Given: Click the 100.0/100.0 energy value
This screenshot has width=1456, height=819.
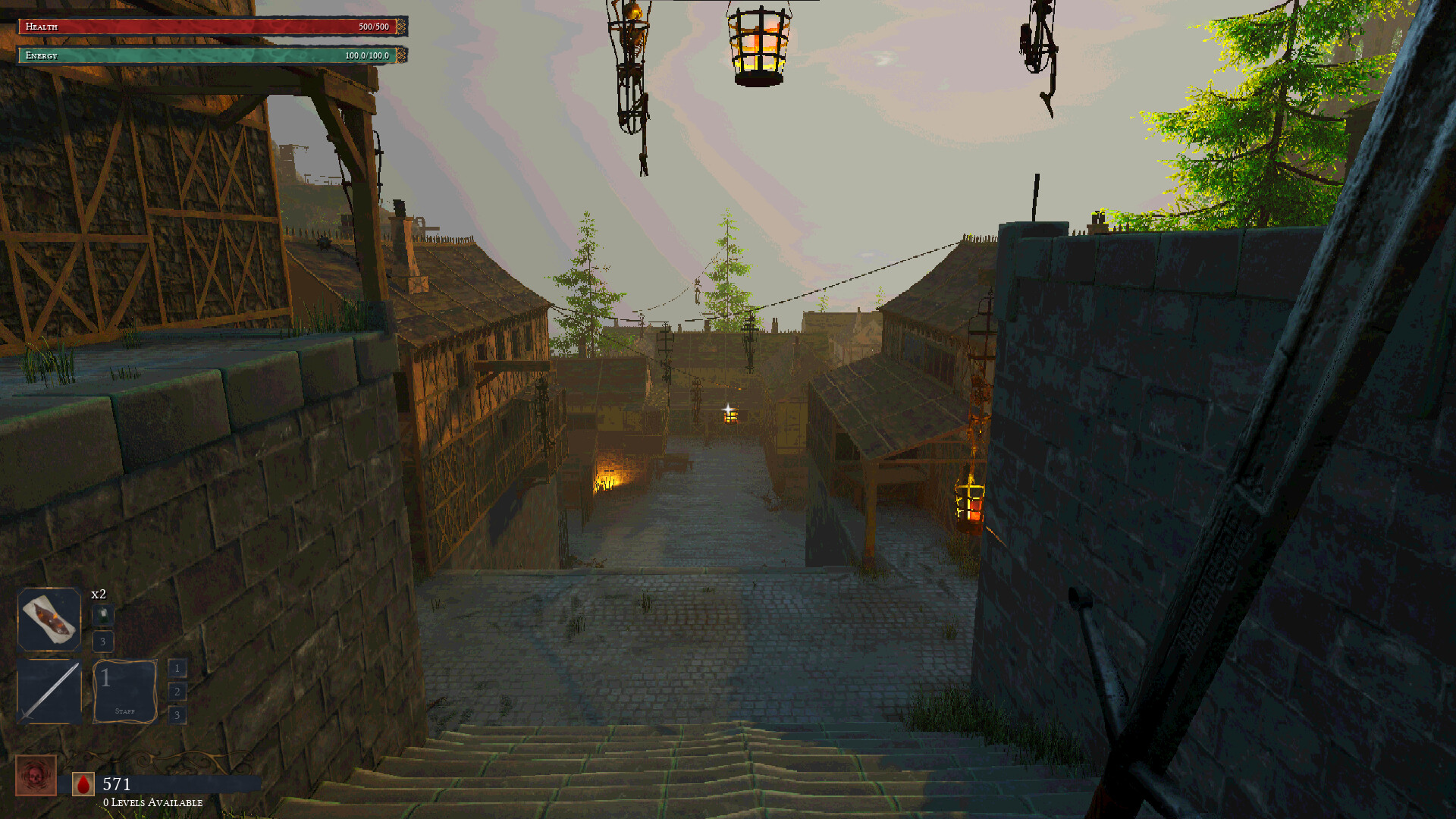Looking at the screenshot, I should pos(366,55).
